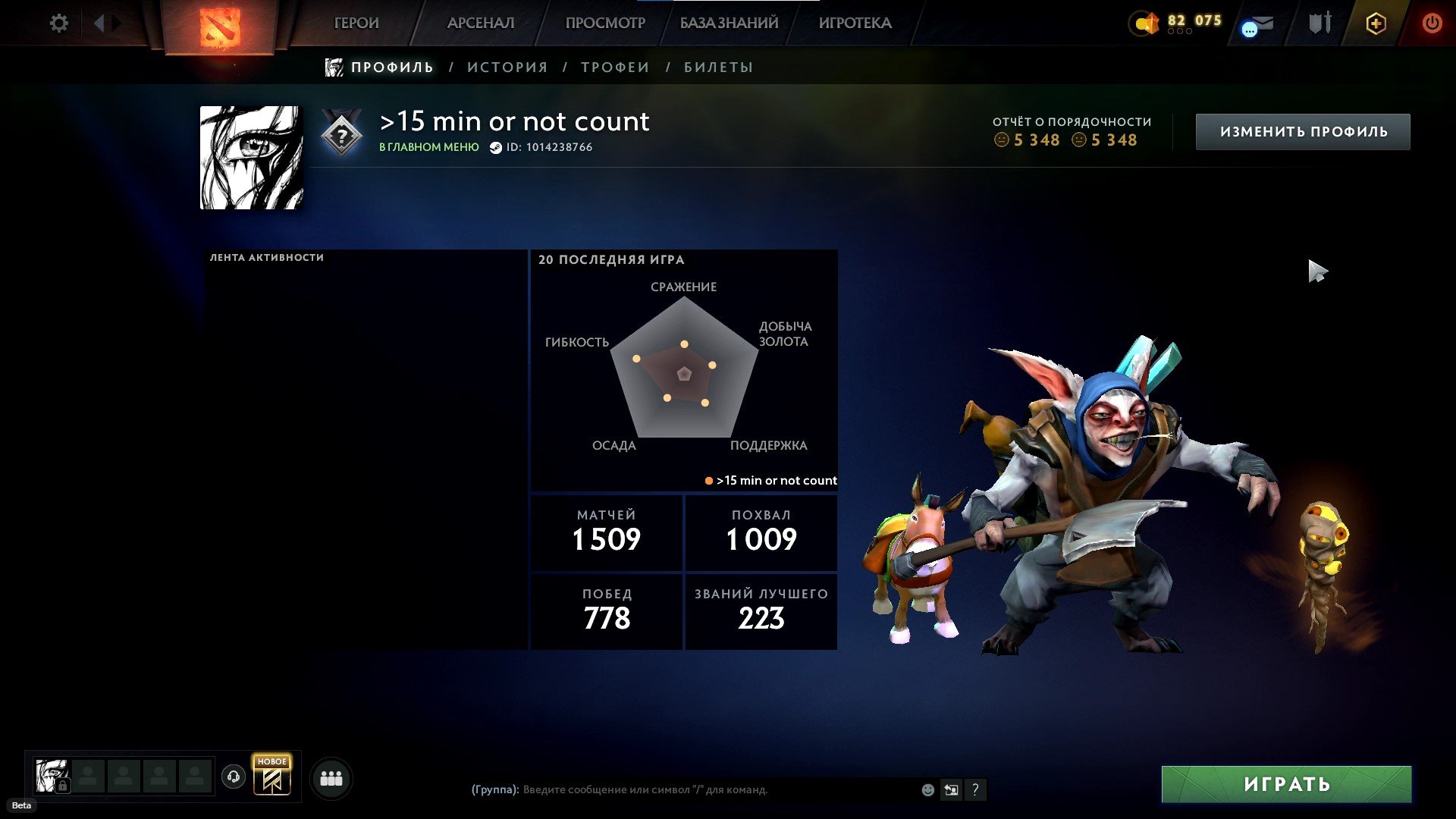
Task: Click the chat help question mark button
Action: (975, 790)
